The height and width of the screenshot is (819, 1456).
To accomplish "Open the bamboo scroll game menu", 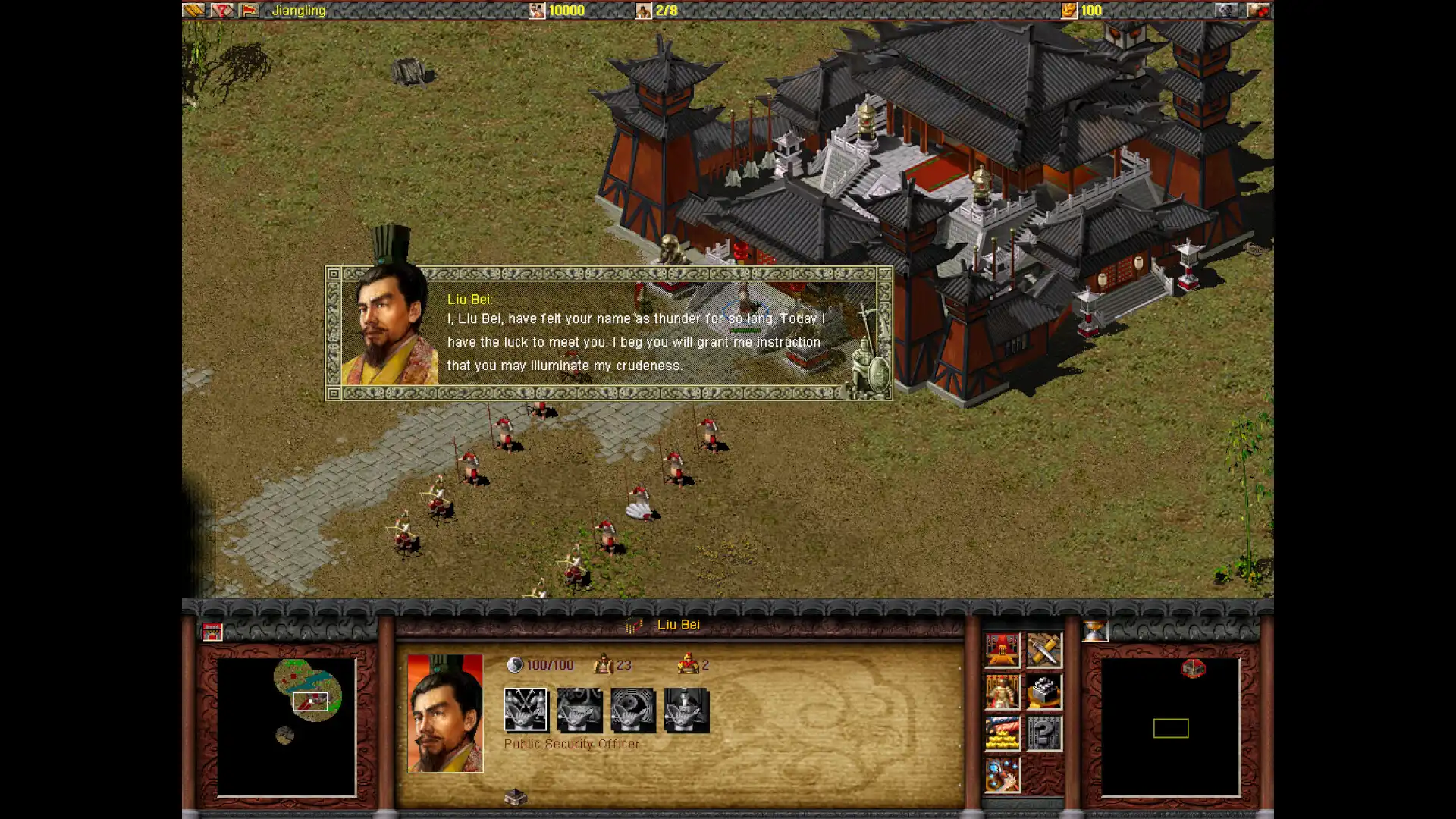I will 193,11.
